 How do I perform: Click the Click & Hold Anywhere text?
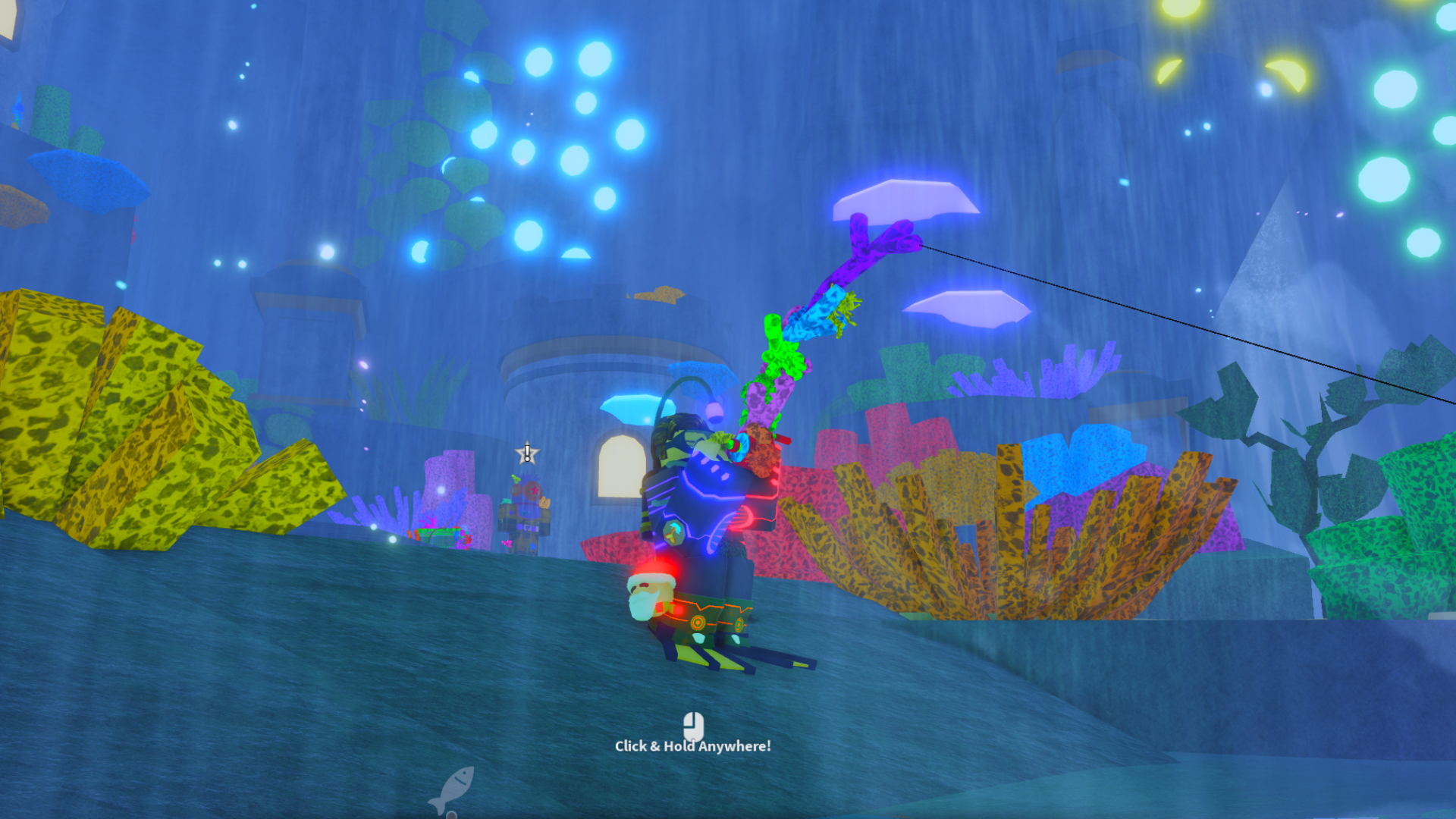tap(694, 746)
